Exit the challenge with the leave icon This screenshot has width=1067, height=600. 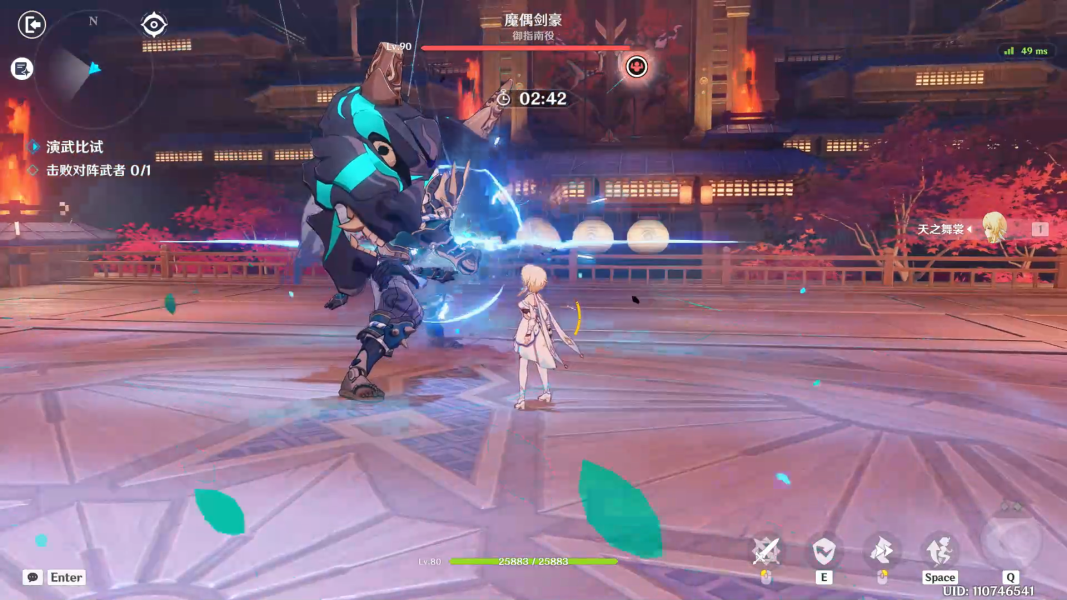pos(32,24)
